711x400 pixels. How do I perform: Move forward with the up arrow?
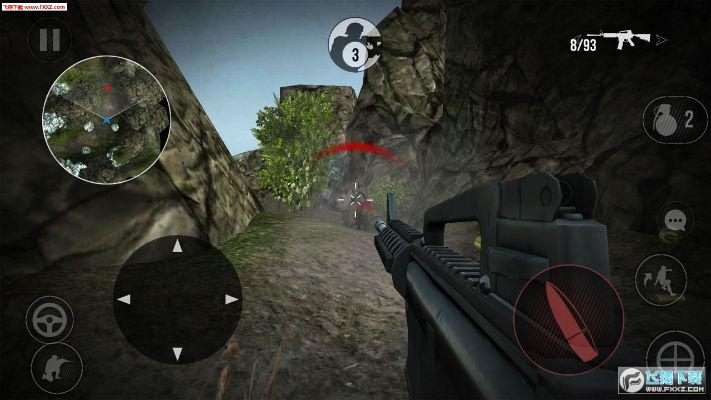click(177, 246)
